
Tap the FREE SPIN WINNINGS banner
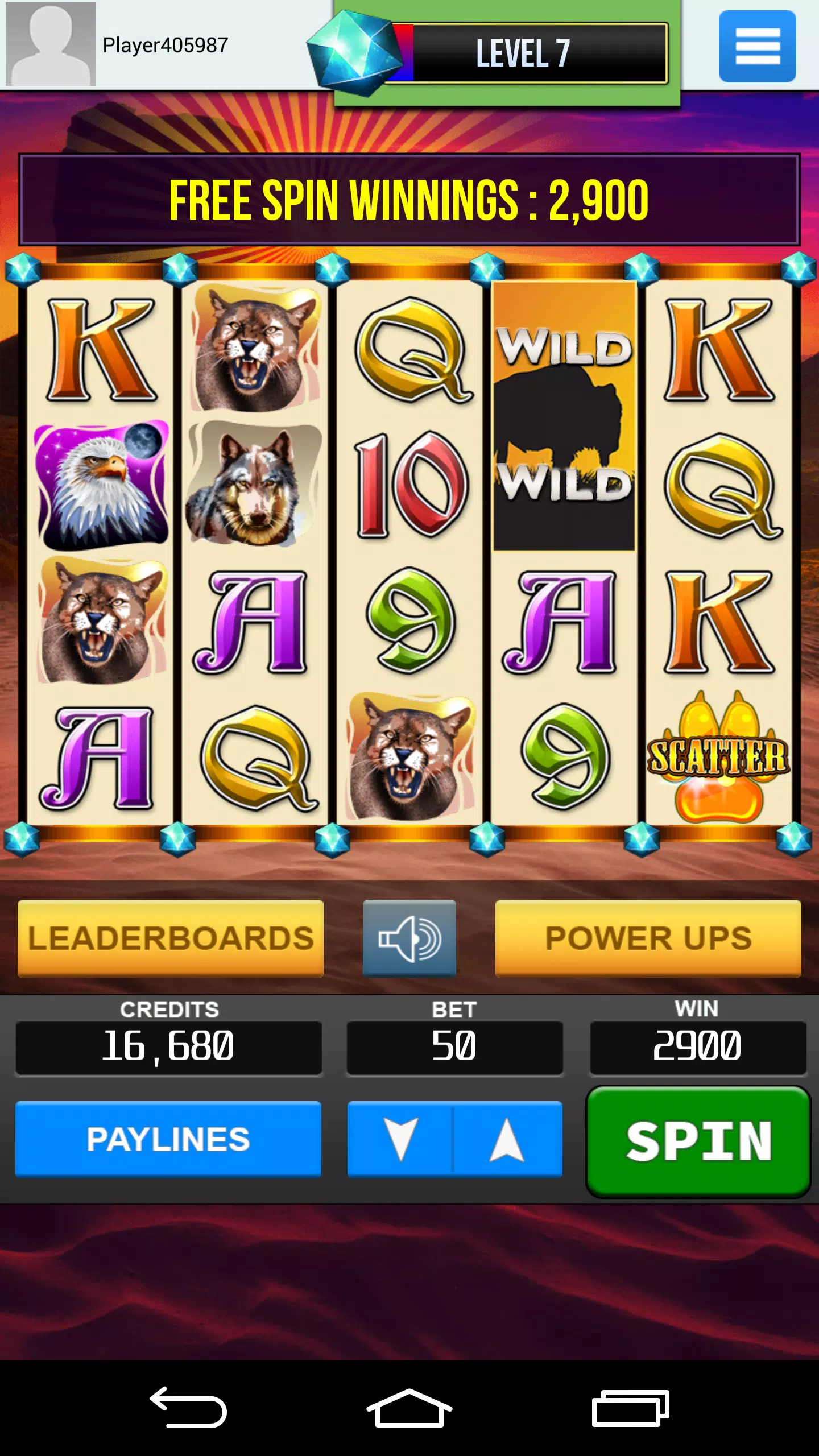point(409,199)
